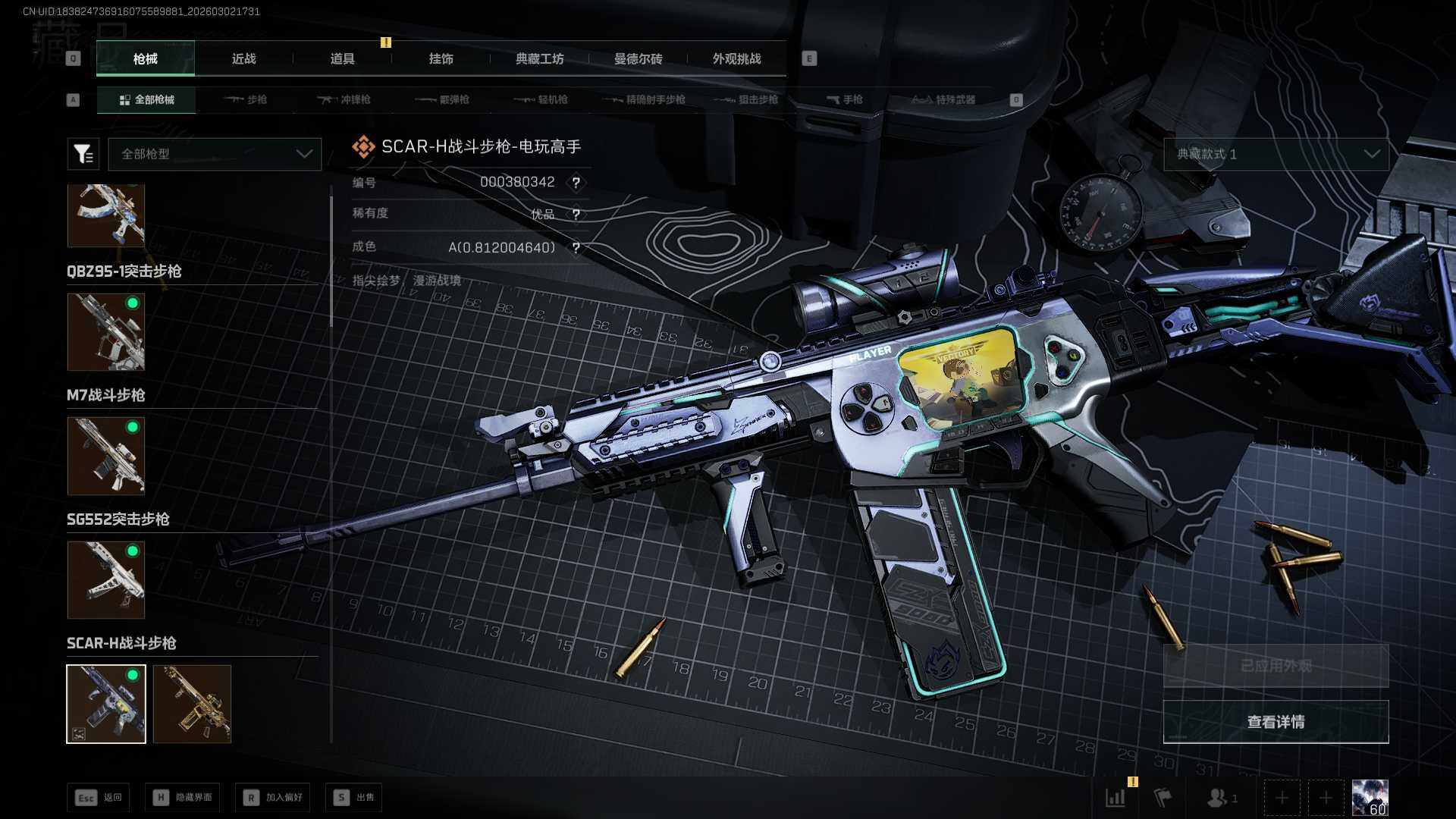This screenshot has width=1456, height=819.
Task: Open the 全部枪型 weapon type dropdown
Action: (x=215, y=154)
